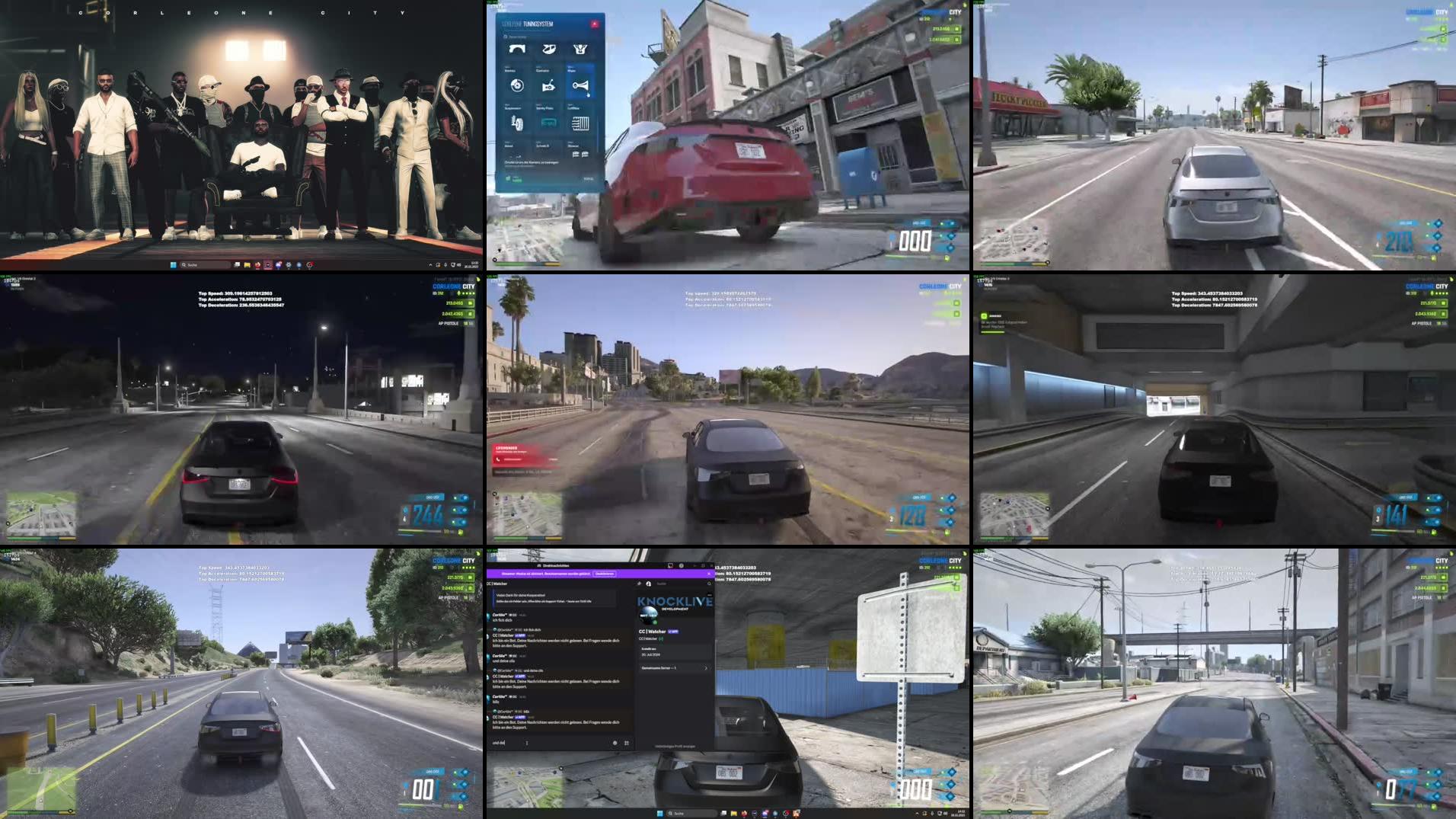Select the highlighted Hupe horn tuning icon
The image size is (1456, 819).
coord(582,87)
